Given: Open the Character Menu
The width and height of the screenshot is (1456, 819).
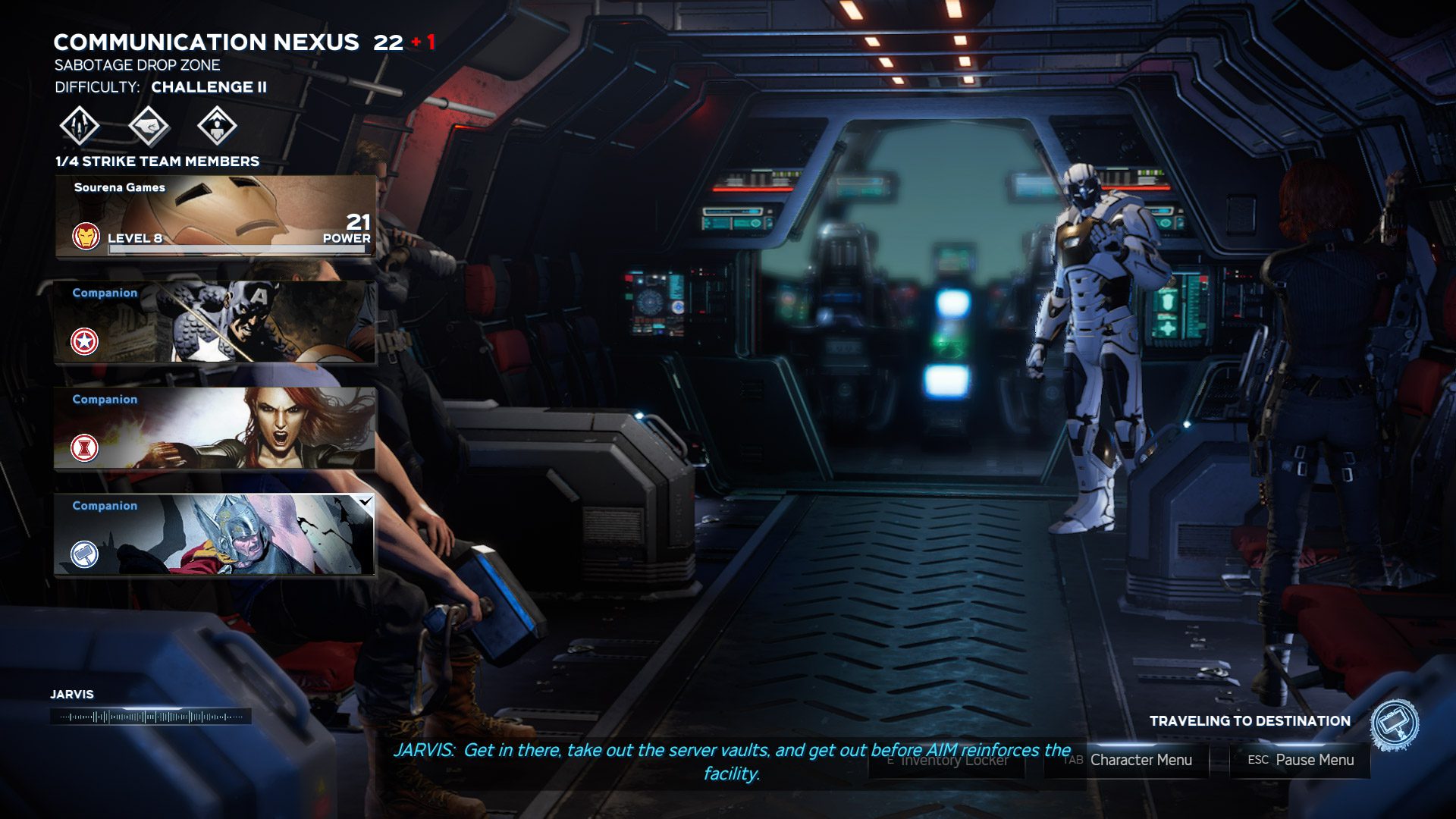Looking at the screenshot, I should 1128,760.
